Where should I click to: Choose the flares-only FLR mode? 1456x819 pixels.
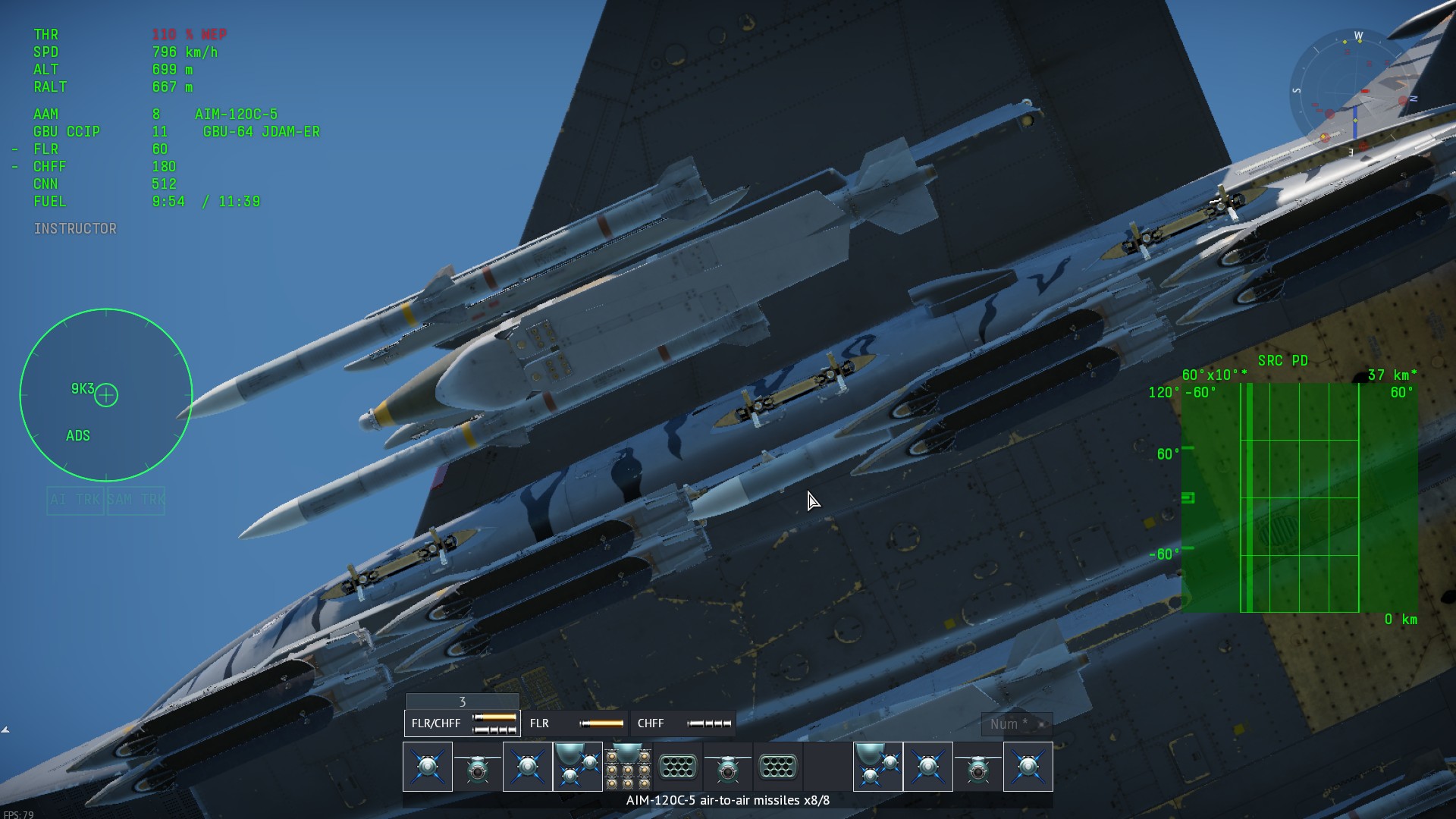[576, 723]
